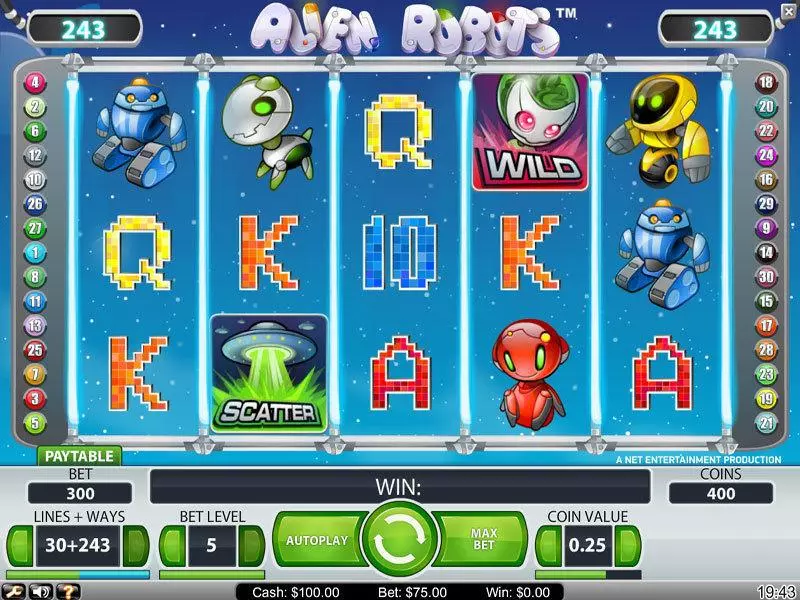The height and width of the screenshot is (600, 800).
Task: Select payline number 18 marker
Action: (766, 83)
